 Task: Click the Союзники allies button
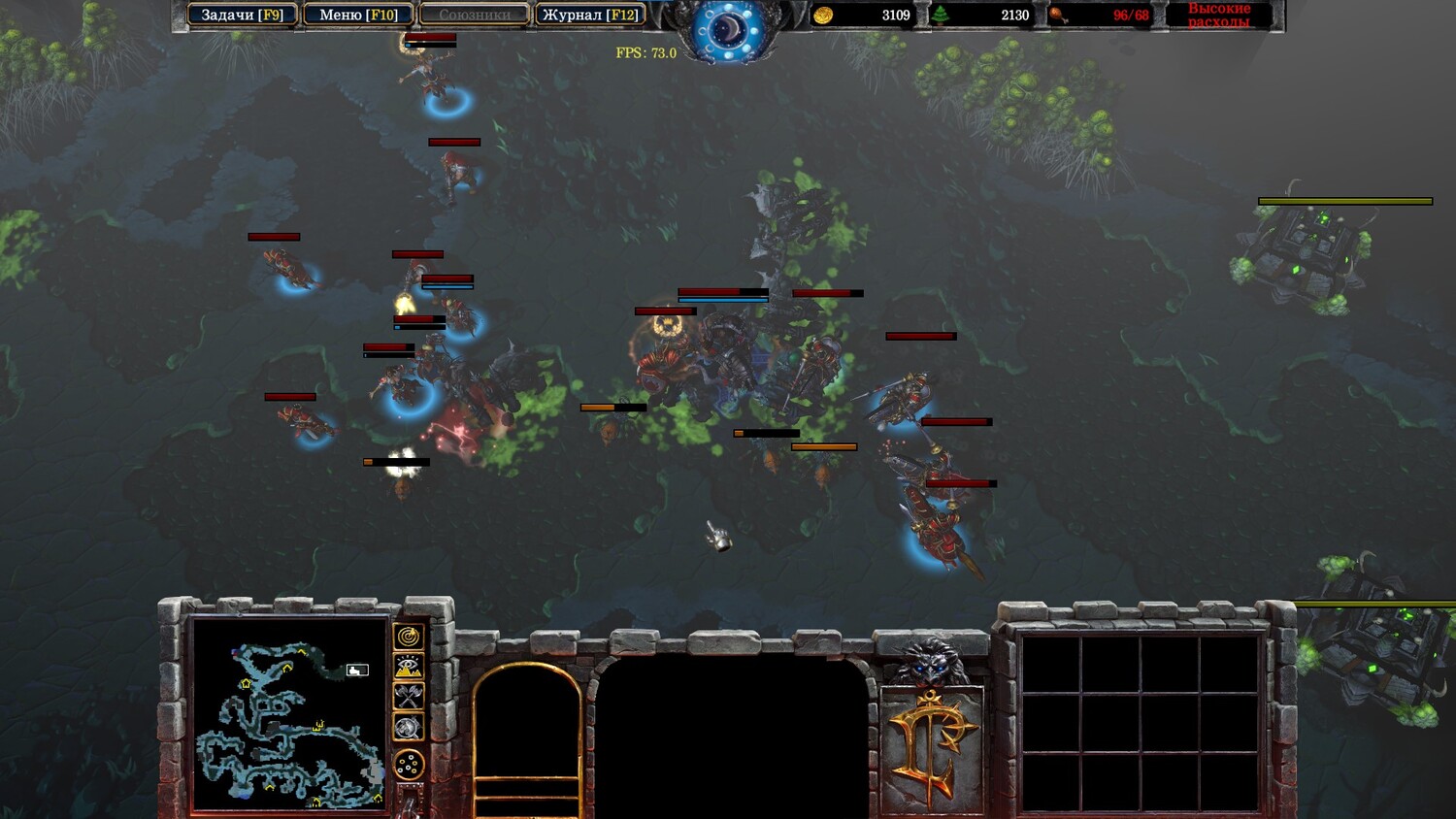(x=475, y=15)
